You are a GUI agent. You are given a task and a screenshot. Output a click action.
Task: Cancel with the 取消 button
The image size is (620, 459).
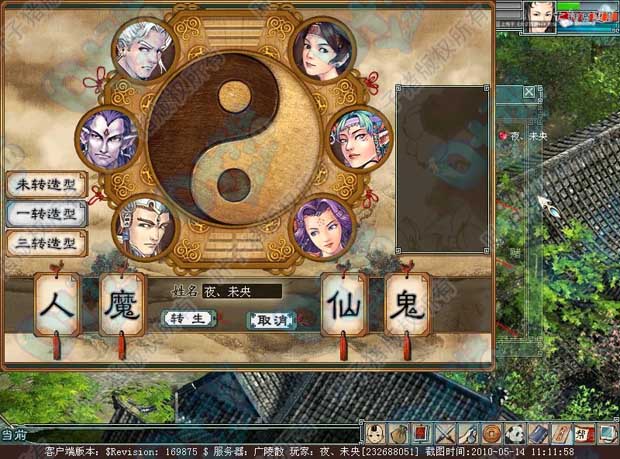(271, 320)
